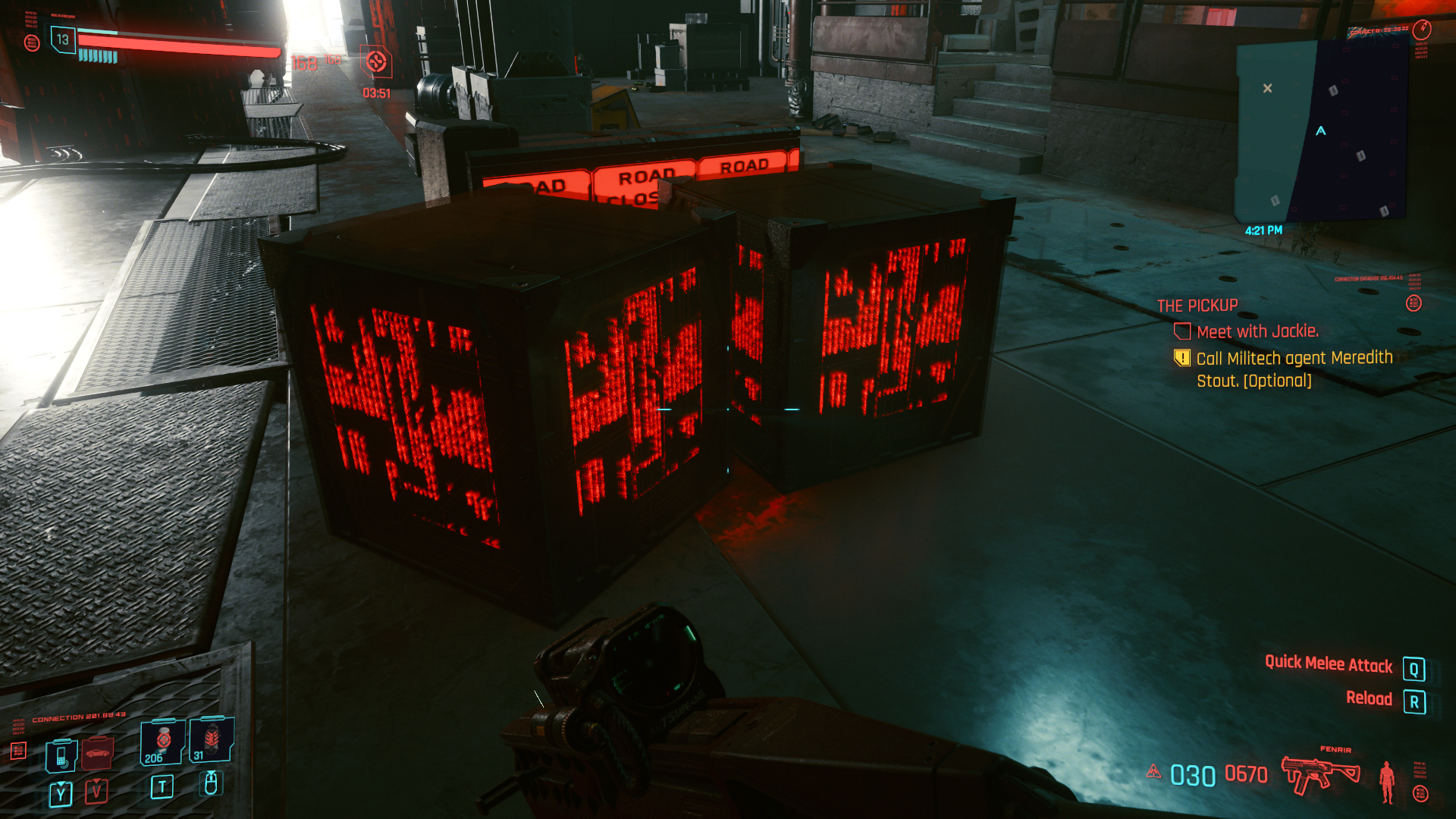The image size is (1456, 819).
Task: Open the minimap
Action: point(1321,130)
